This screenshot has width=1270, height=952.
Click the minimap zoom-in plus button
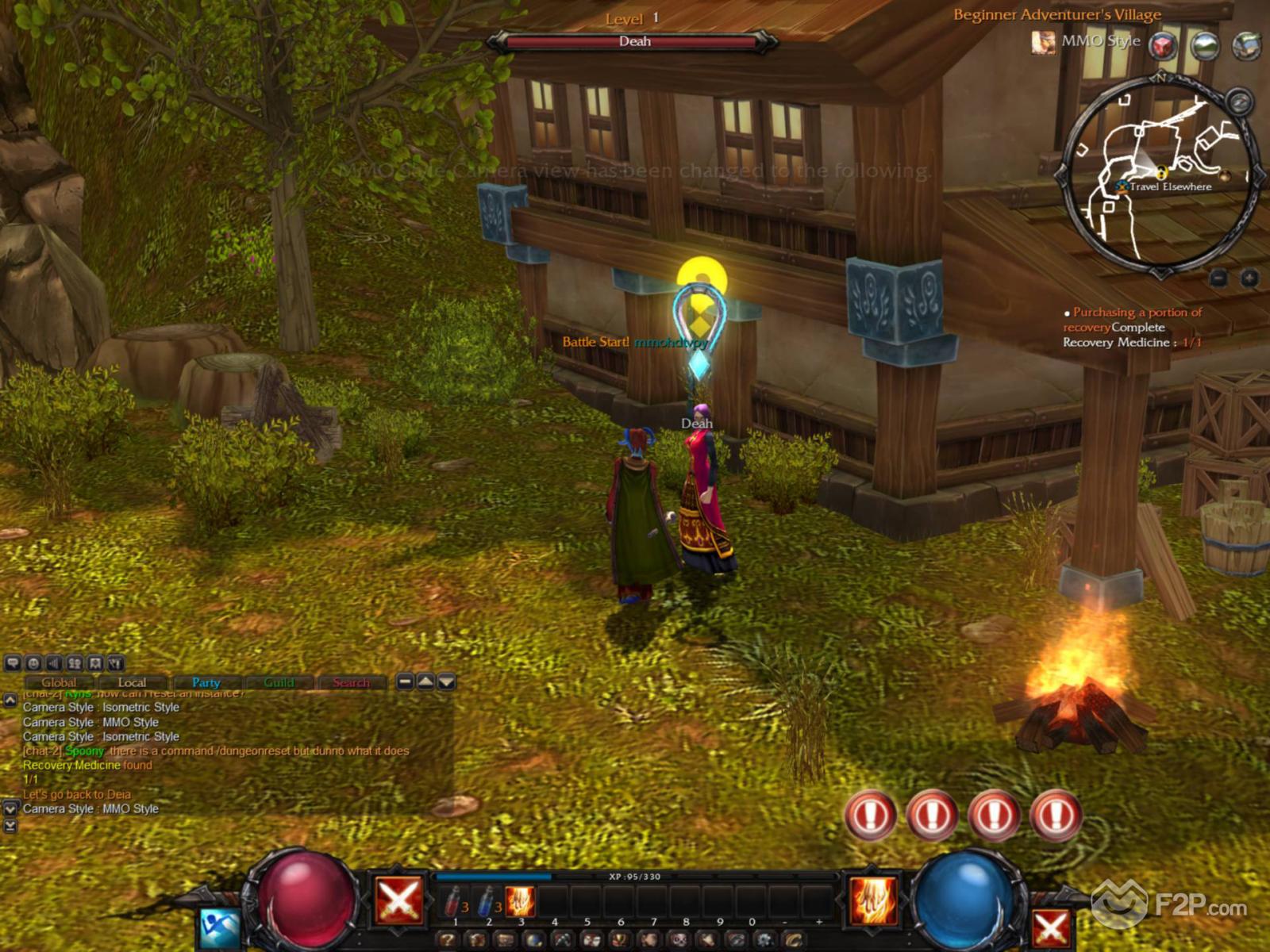click(1249, 278)
